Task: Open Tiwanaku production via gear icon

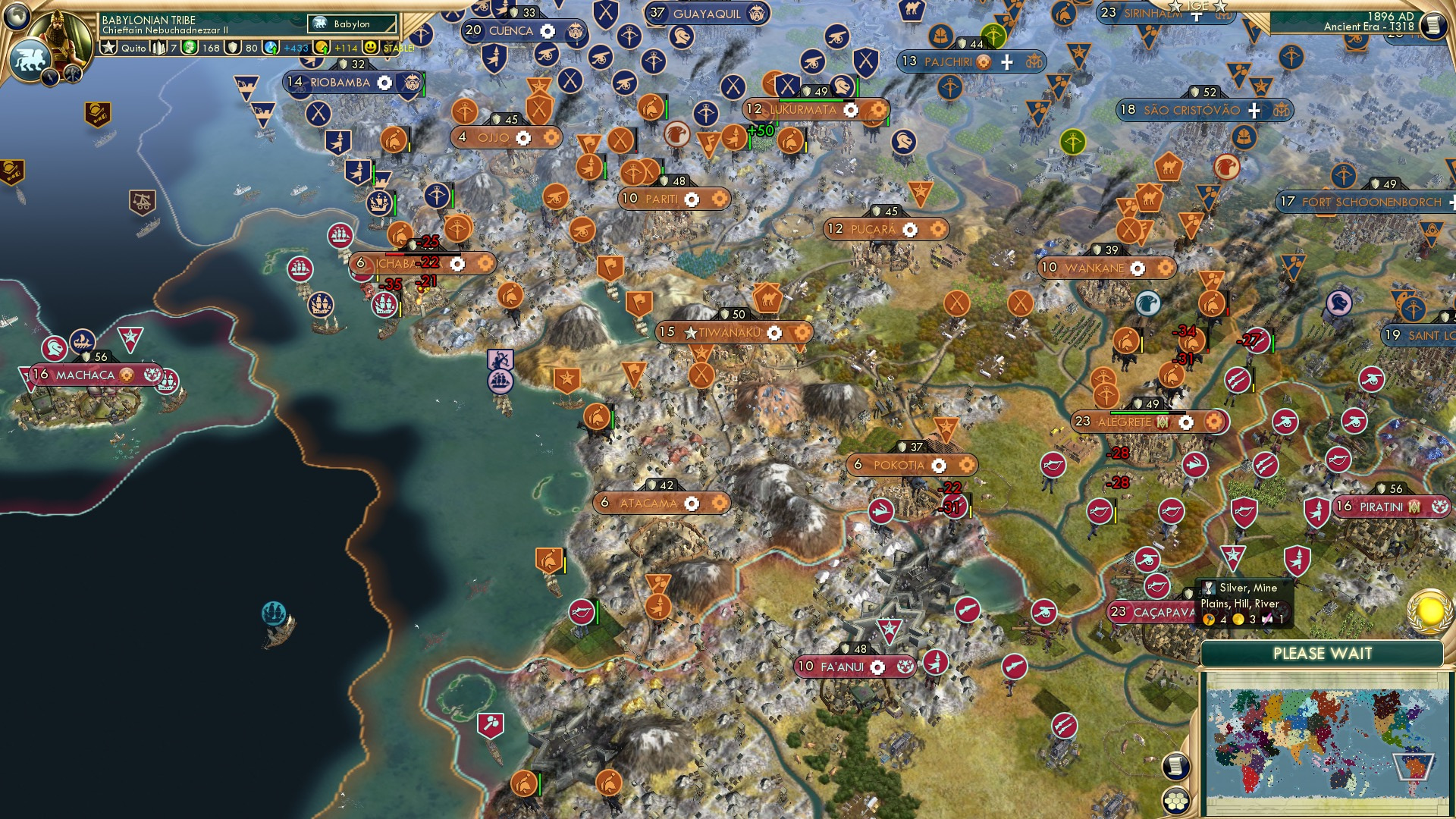Action: point(773,331)
